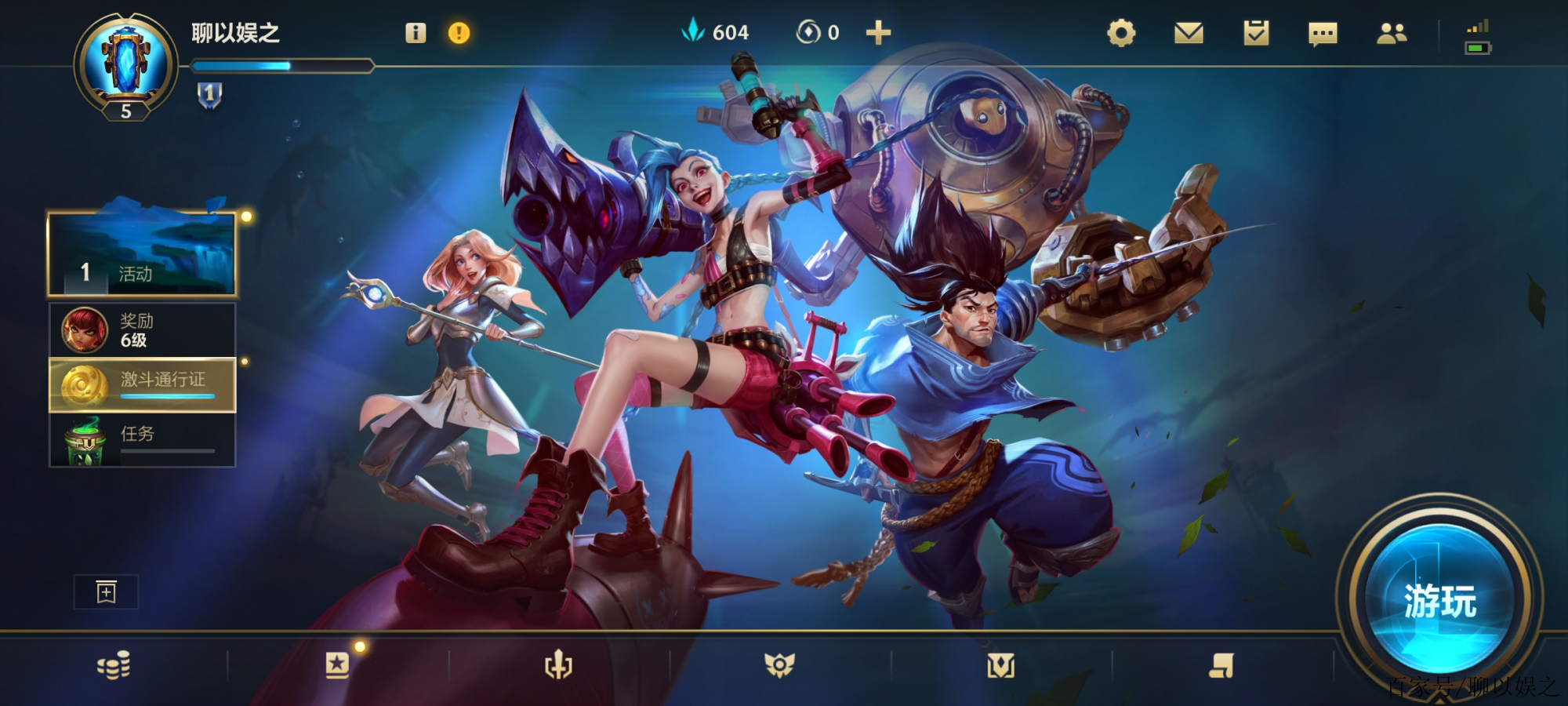Open the daily checklist clipboard icon
This screenshot has width=1568, height=706.
click(x=1256, y=33)
